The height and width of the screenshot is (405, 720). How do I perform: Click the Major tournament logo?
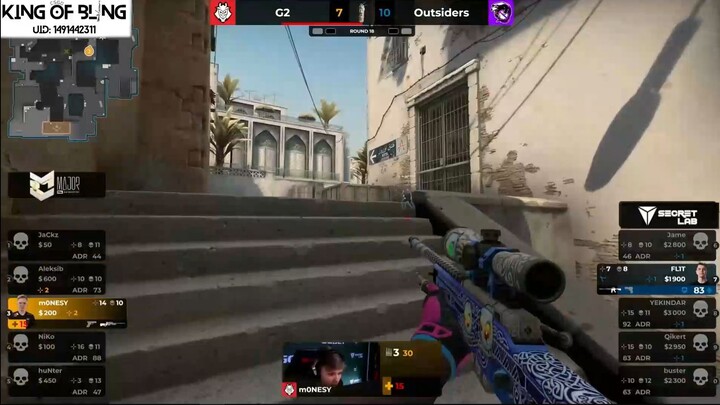click(x=56, y=184)
